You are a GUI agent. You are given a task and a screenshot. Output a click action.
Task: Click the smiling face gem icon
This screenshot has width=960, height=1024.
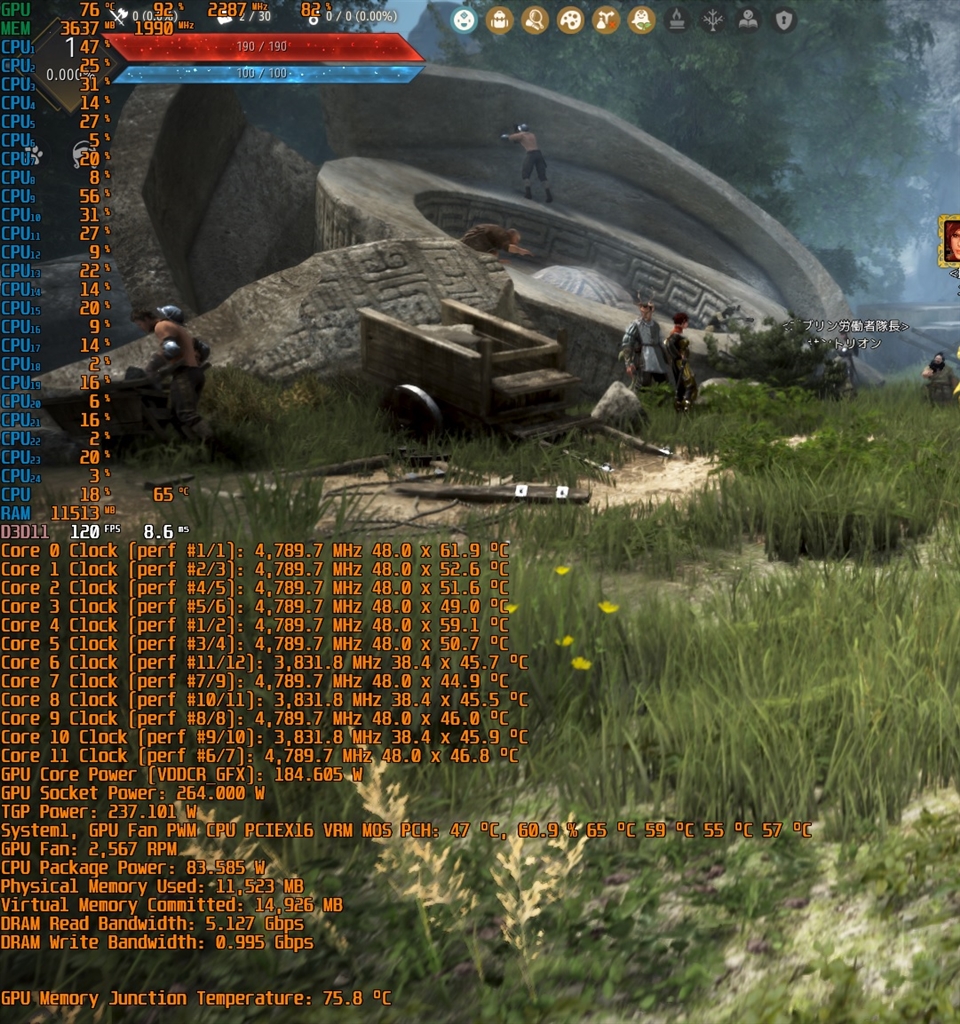(463, 20)
